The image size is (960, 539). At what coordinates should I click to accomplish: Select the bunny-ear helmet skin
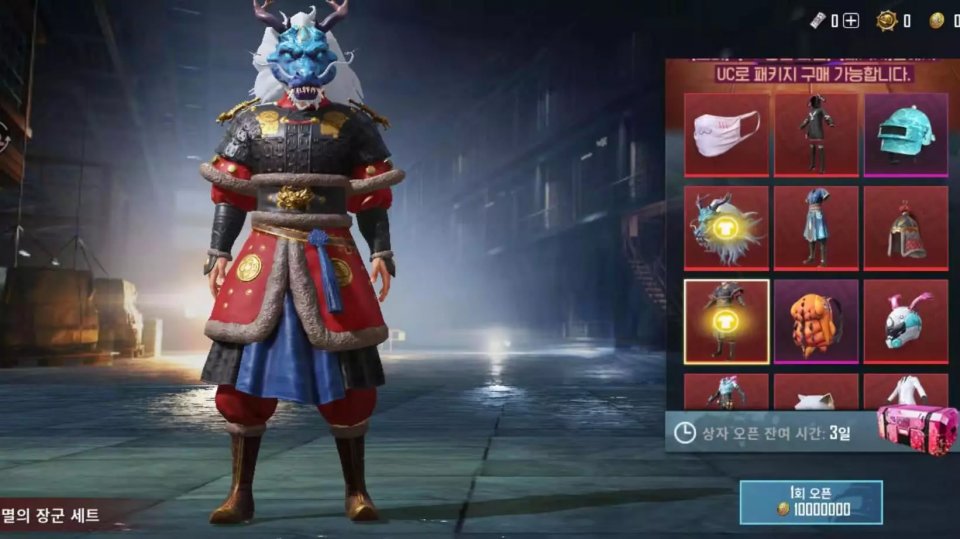[x=906, y=320]
